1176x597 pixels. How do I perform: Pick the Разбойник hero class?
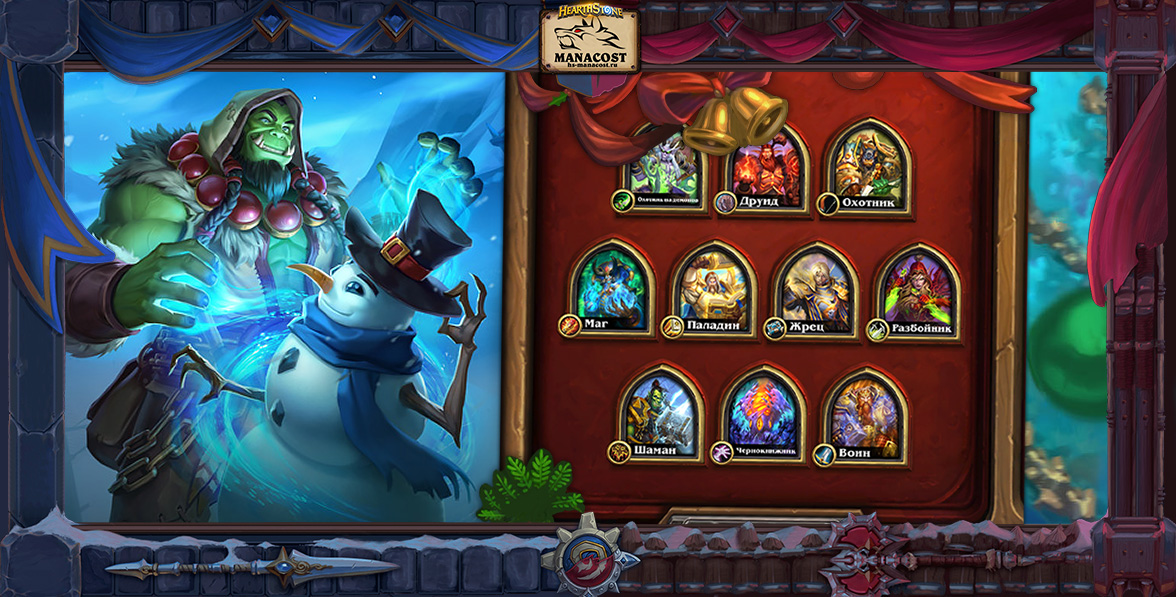tap(917, 287)
